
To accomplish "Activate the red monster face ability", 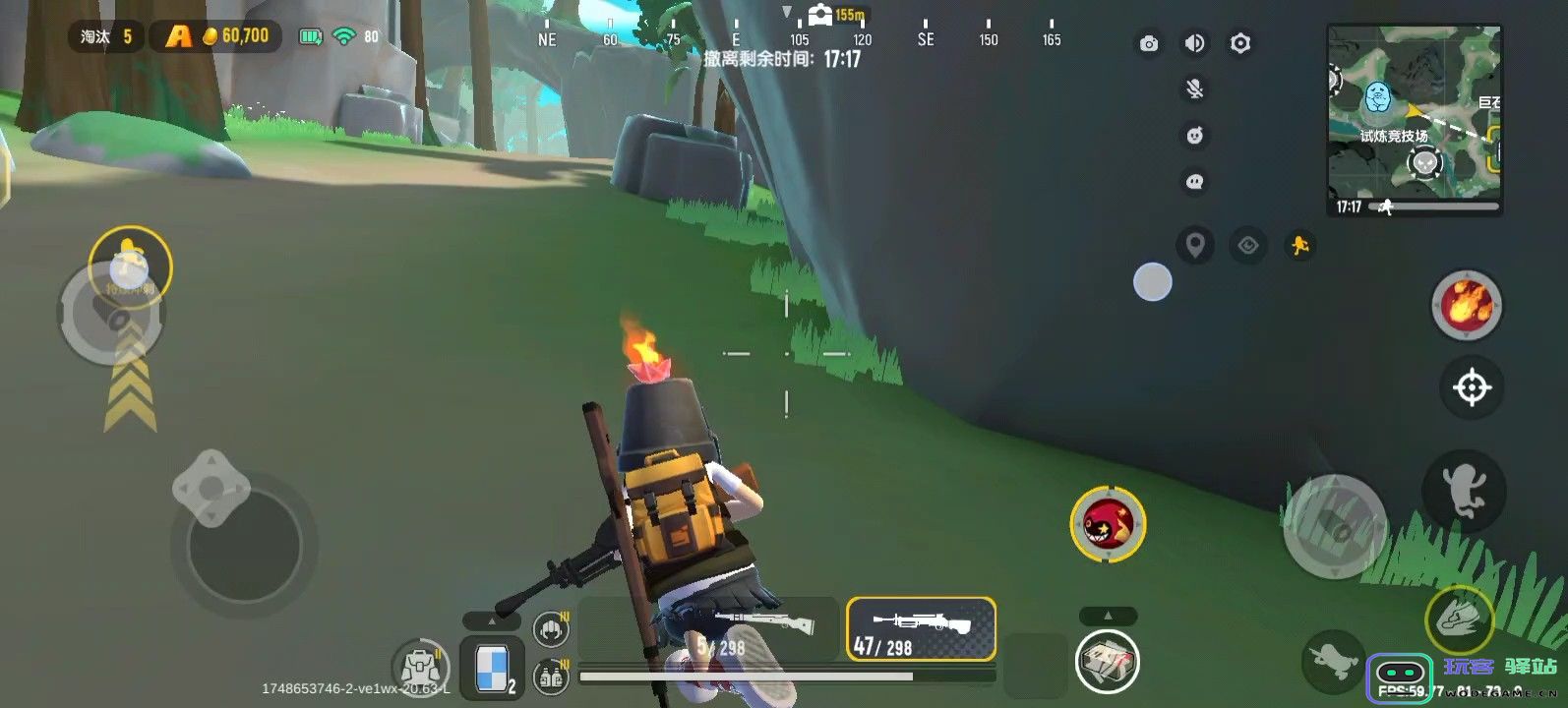I will click(x=1108, y=524).
